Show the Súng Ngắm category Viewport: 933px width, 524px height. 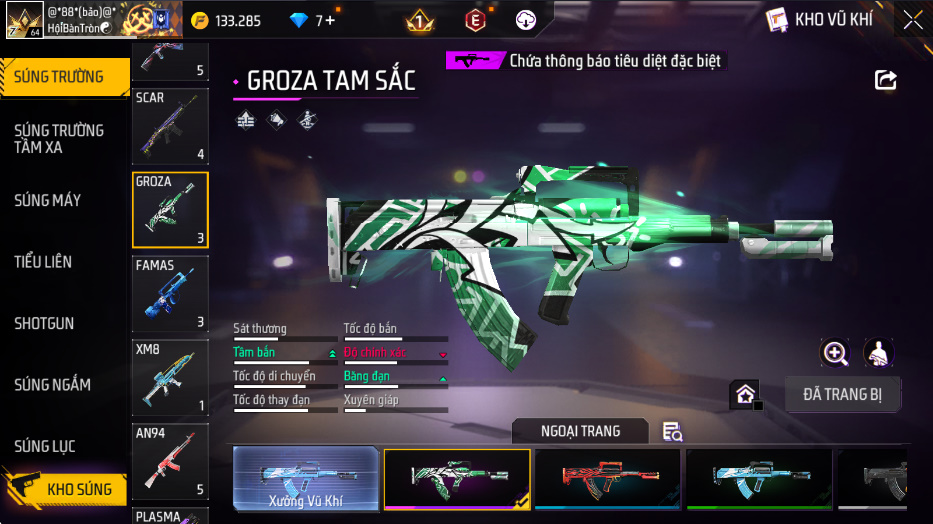tap(52, 385)
